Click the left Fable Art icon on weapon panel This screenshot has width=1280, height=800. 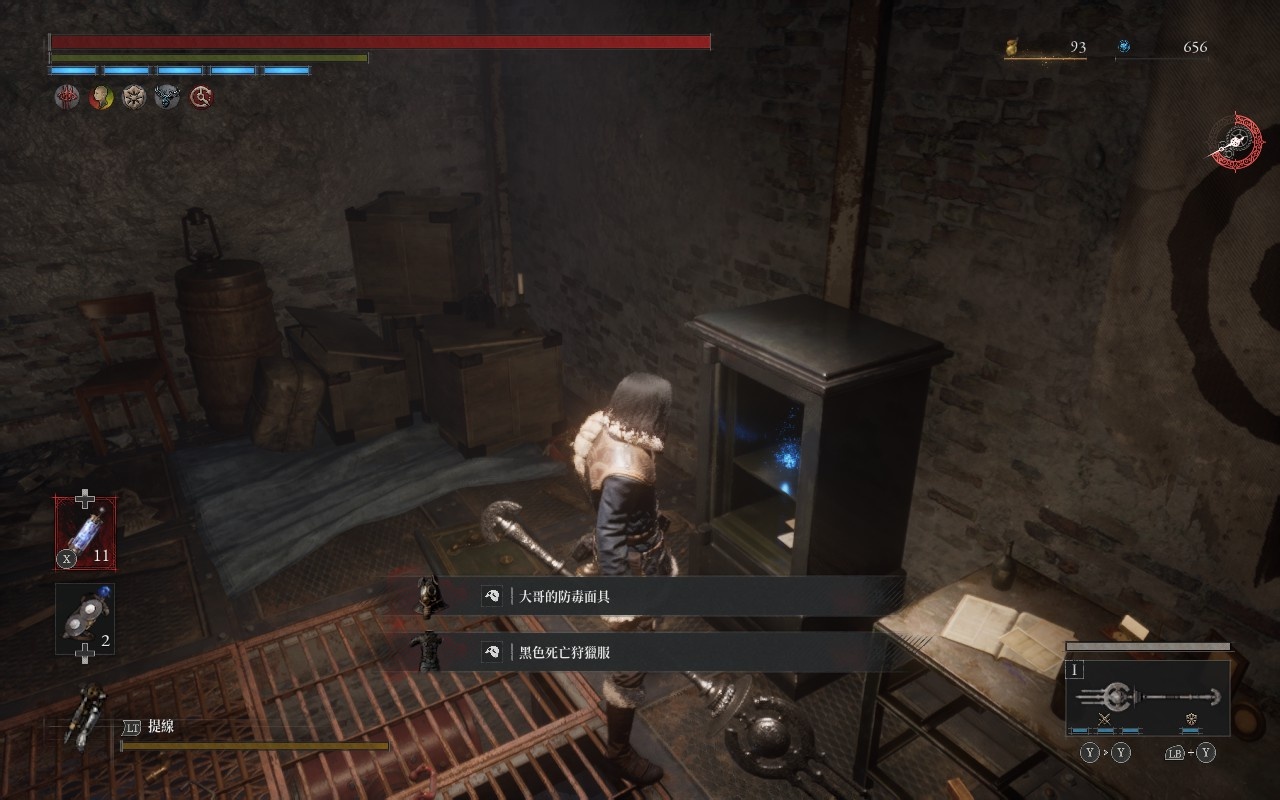pos(1105,719)
